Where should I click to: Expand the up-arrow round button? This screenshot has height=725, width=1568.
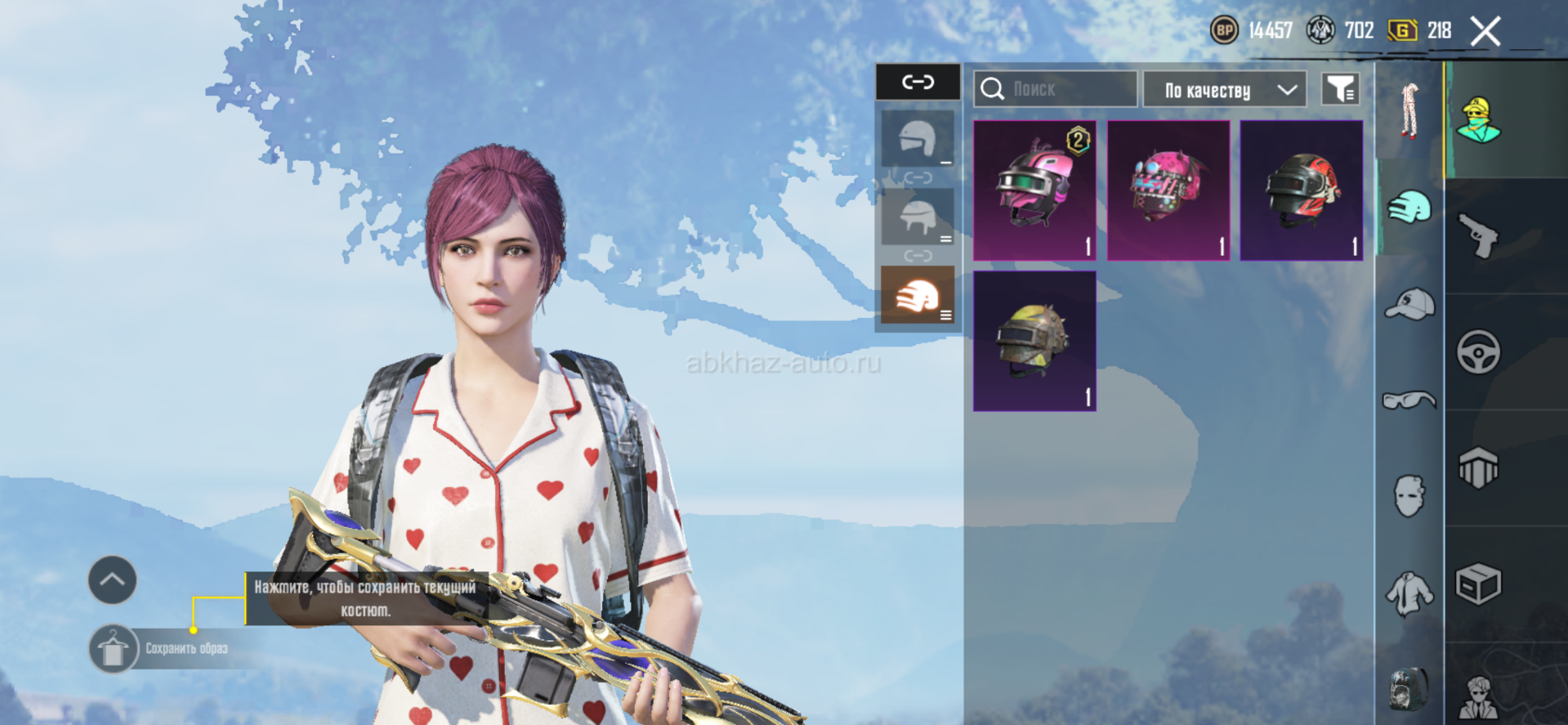112,580
